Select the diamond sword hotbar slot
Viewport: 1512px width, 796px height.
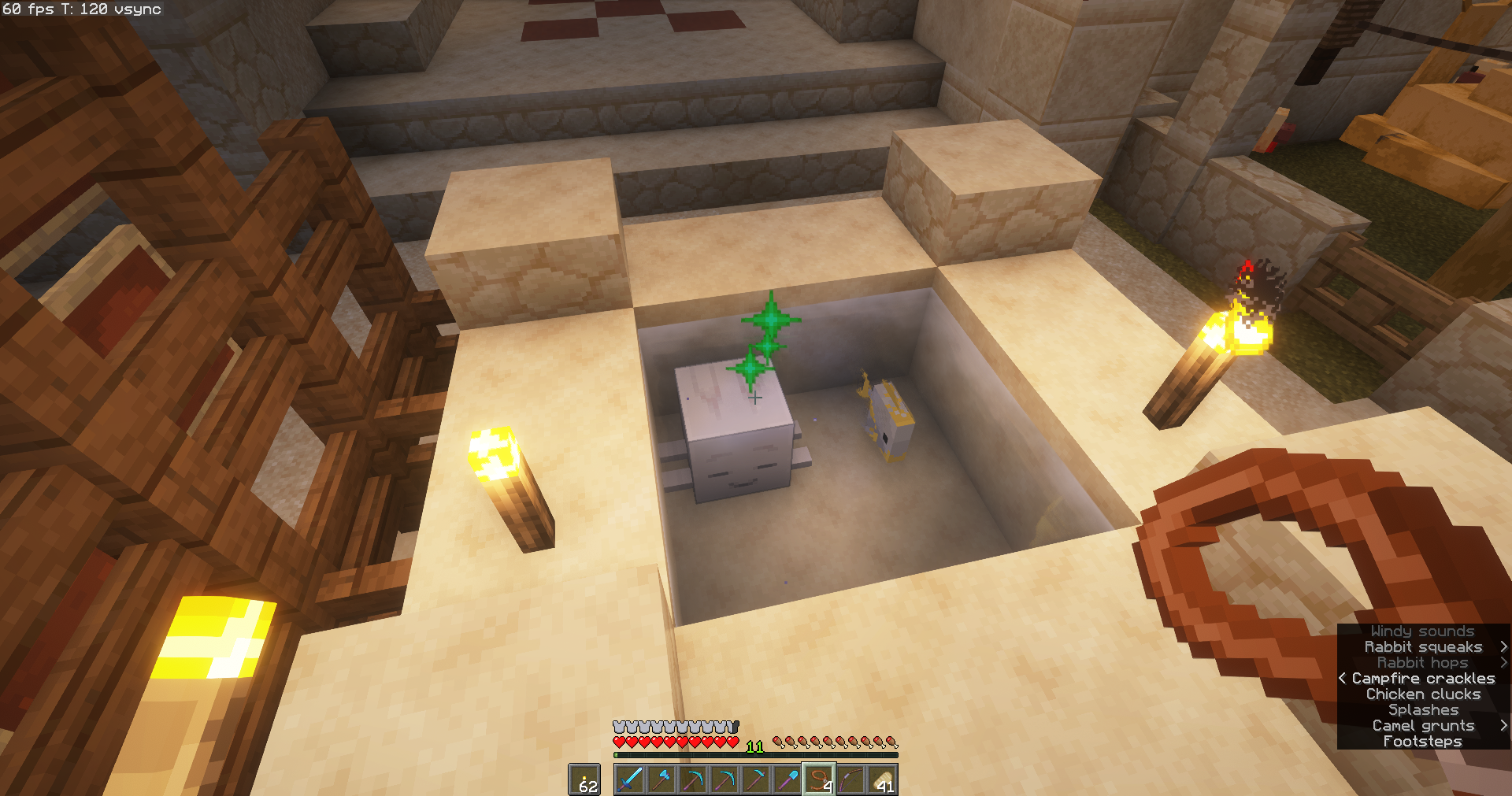(630, 779)
